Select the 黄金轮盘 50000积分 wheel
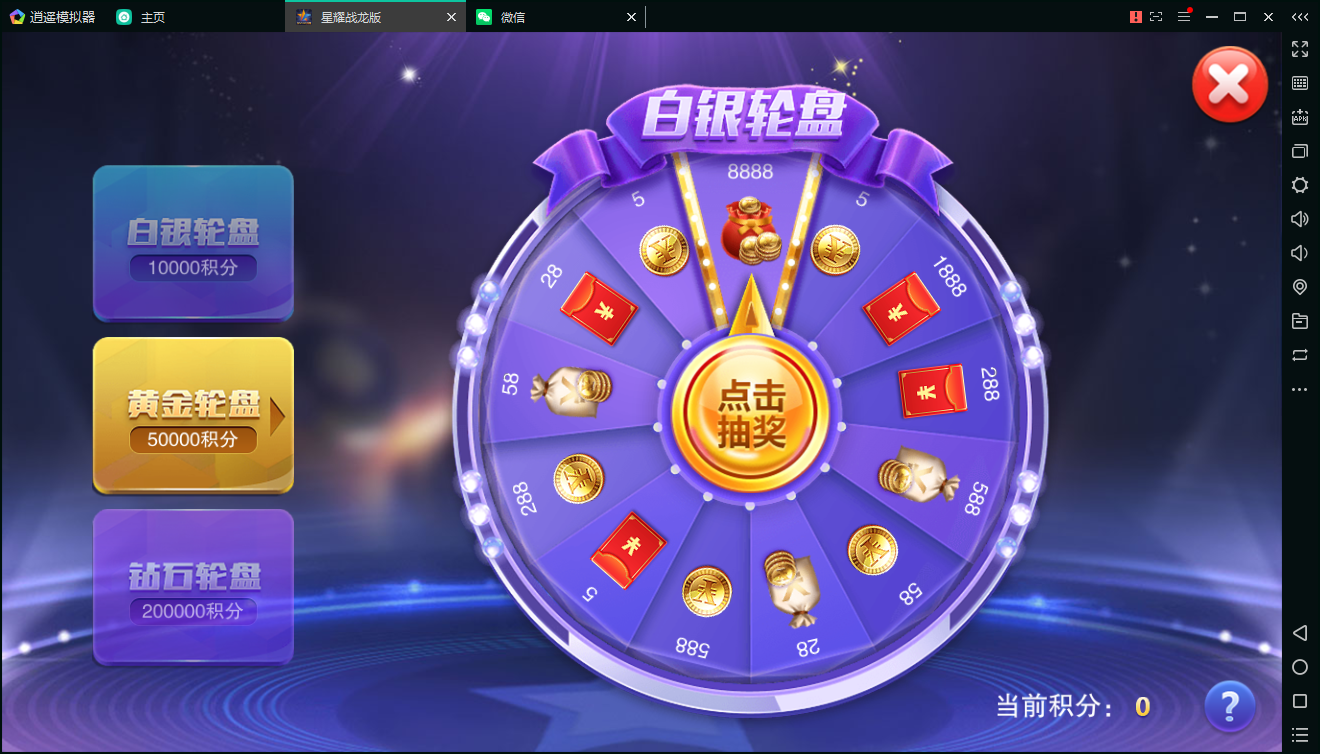 click(193, 416)
